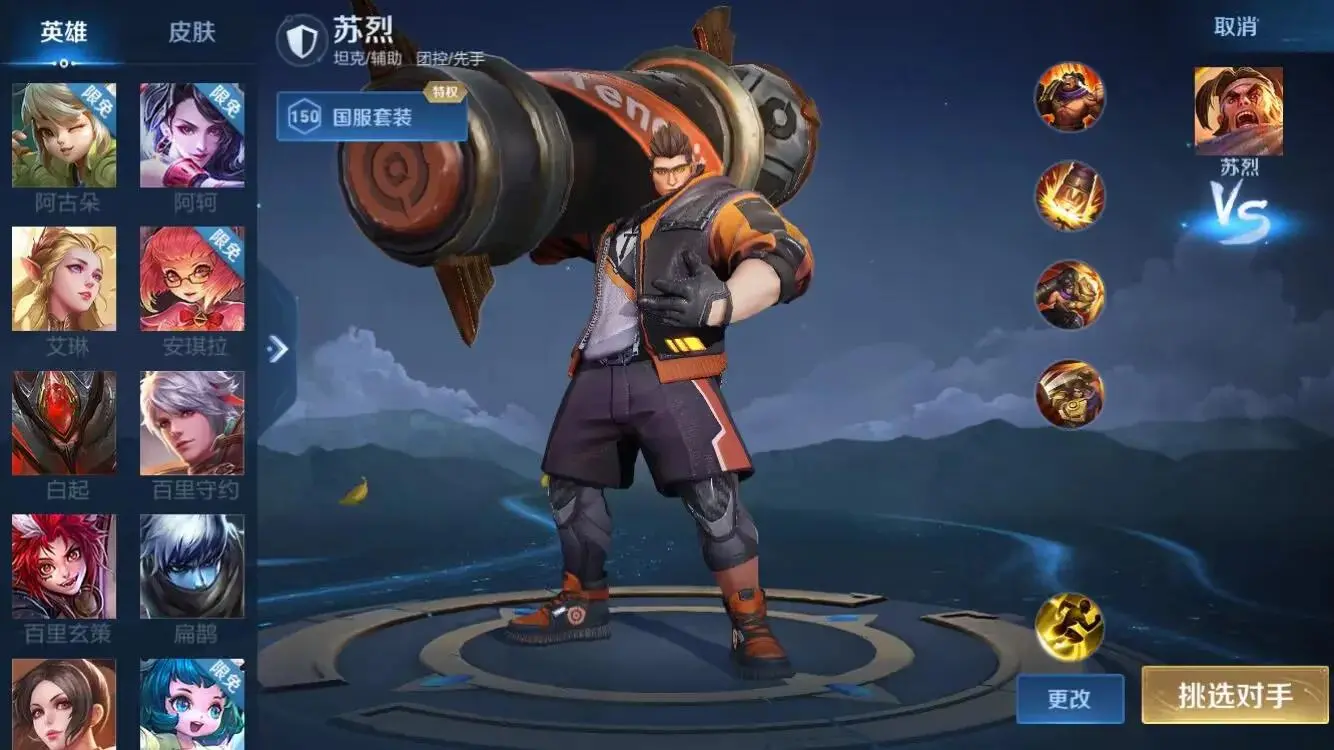The width and height of the screenshot is (1334, 750).
Task: Choose 白起 from the hero list
Action: tap(64, 423)
